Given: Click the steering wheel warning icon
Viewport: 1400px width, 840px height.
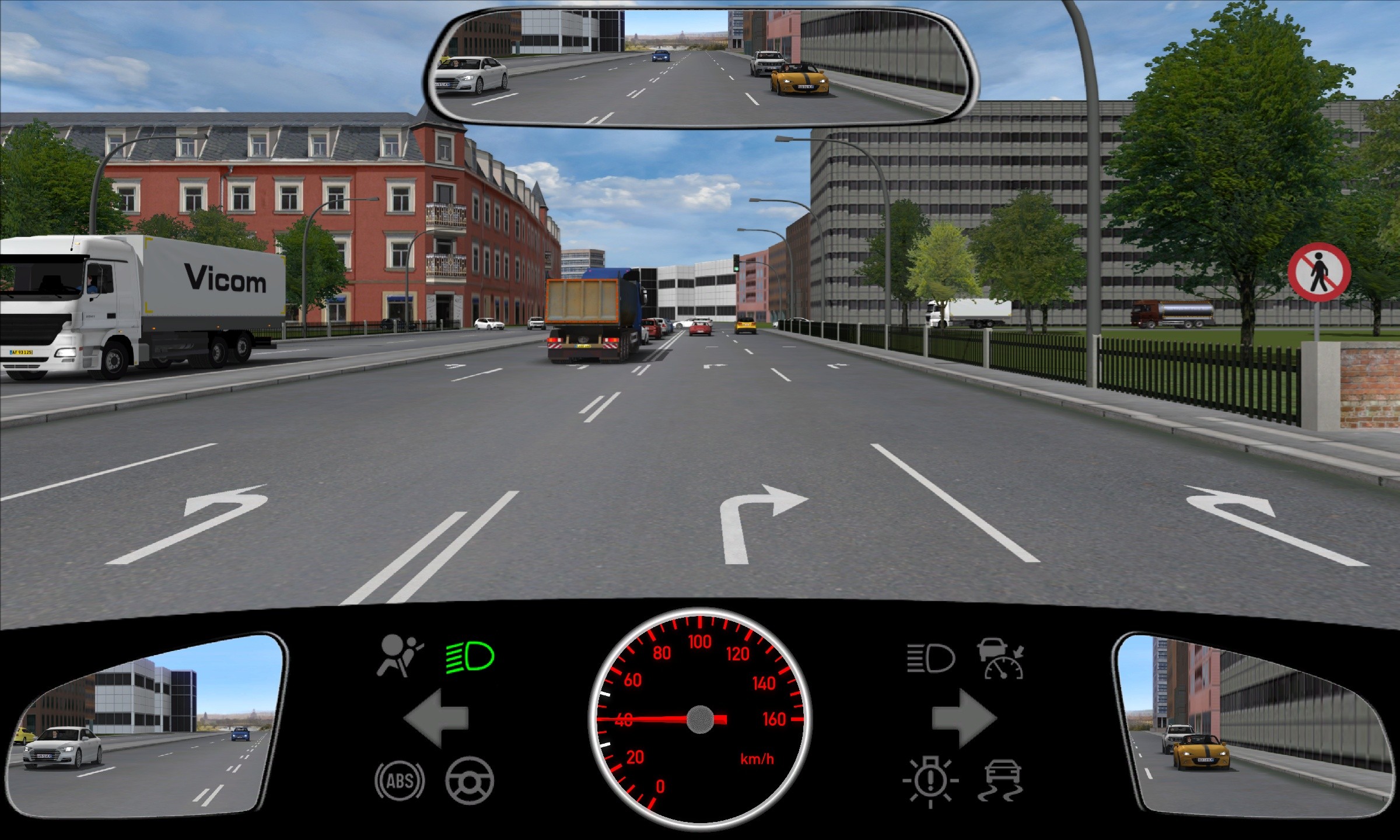Looking at the screenshot, I should (470, 780).
